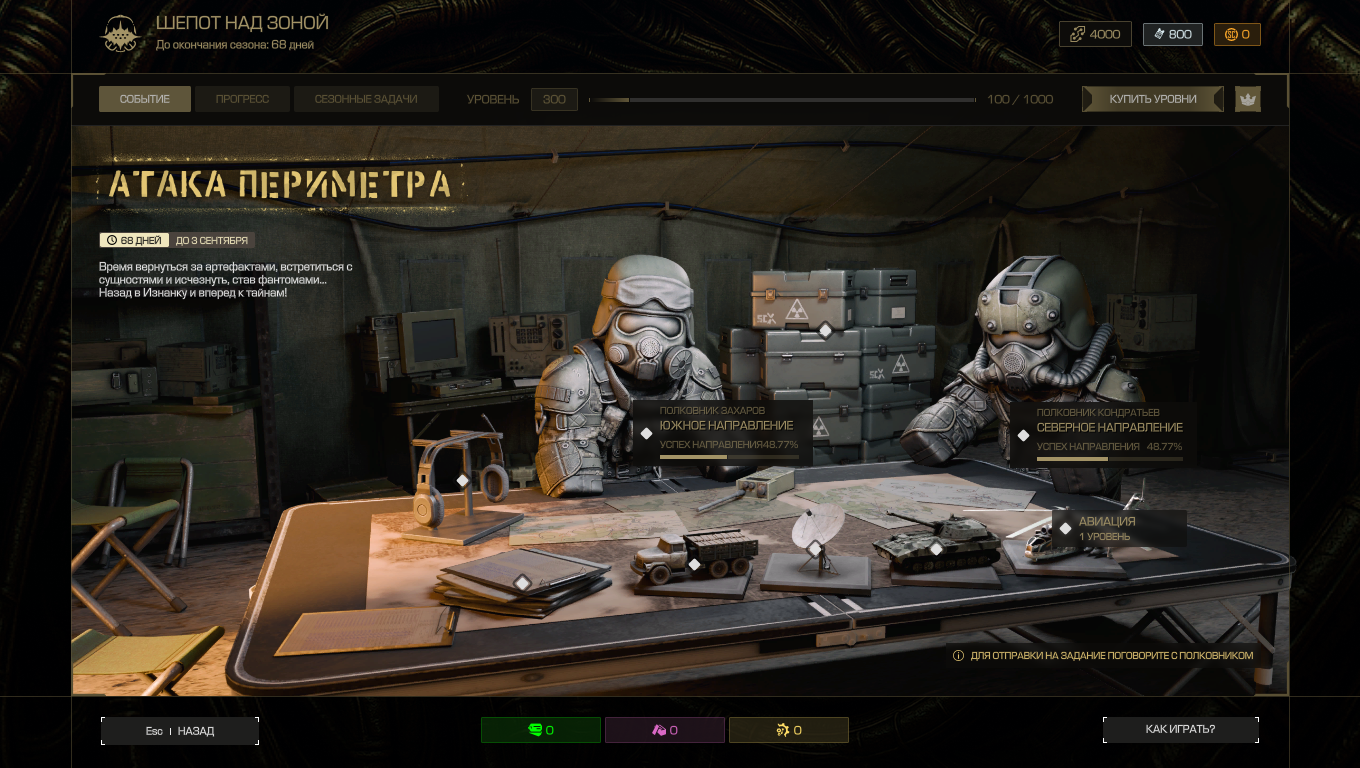Open the orange coin balance showing 0
This screenshot has height=768, width=1360.
(x=1237, y=34)
